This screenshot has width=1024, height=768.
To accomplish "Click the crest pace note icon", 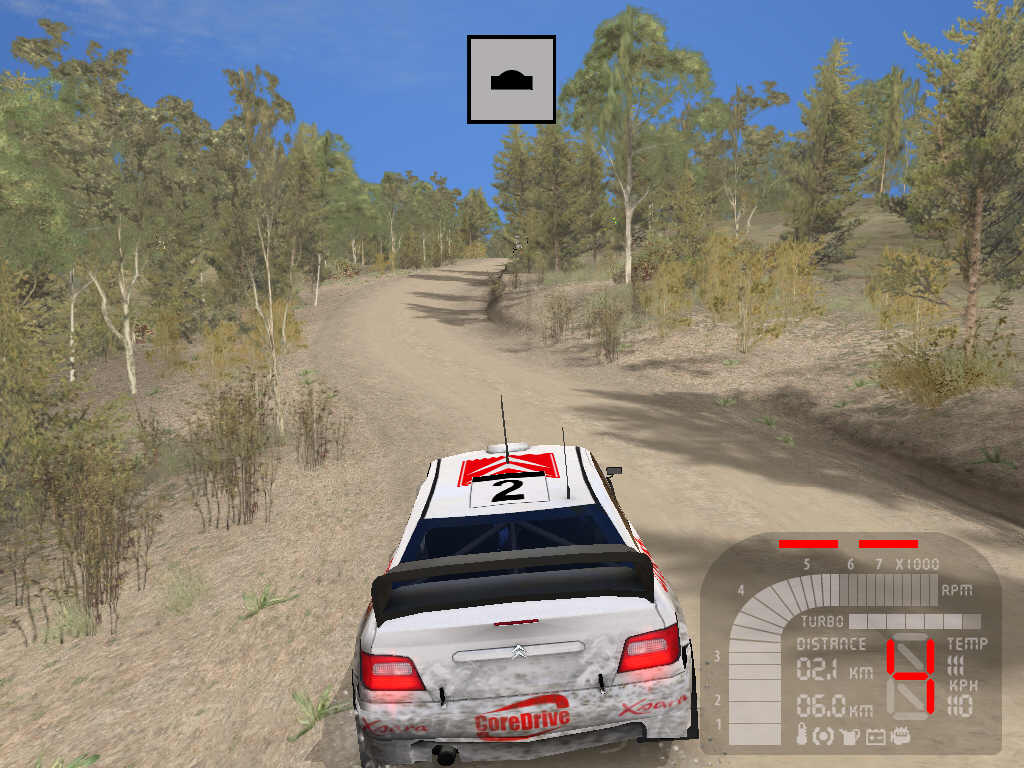I will (511, 80).
